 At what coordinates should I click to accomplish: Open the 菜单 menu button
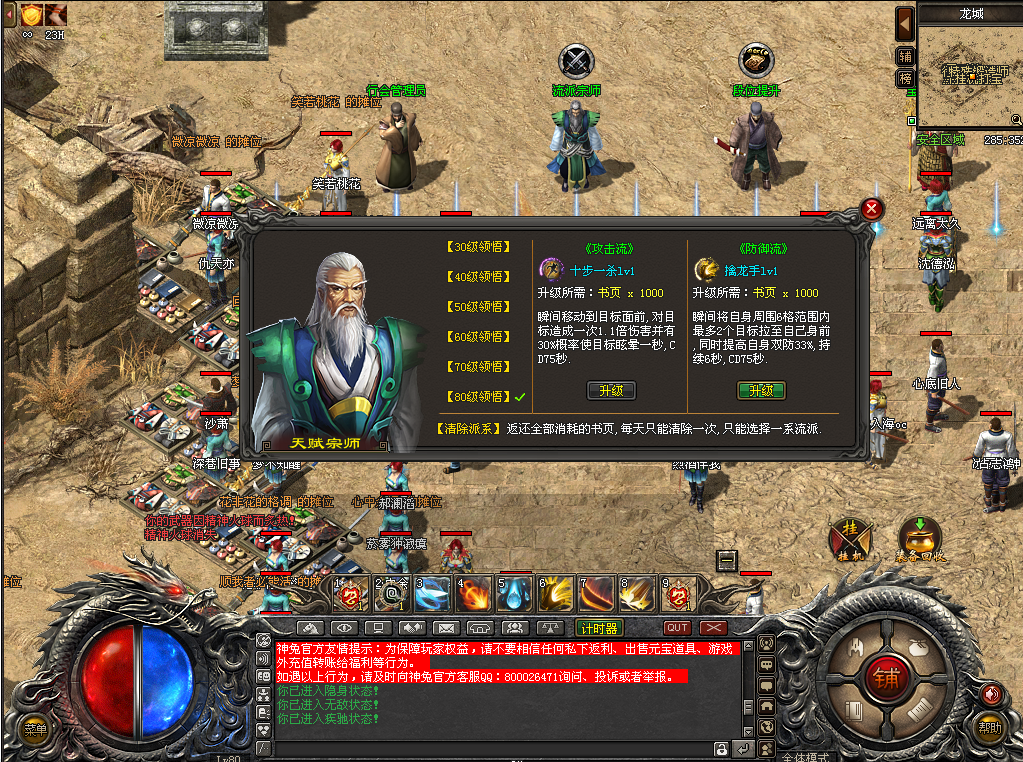point(34,729)
